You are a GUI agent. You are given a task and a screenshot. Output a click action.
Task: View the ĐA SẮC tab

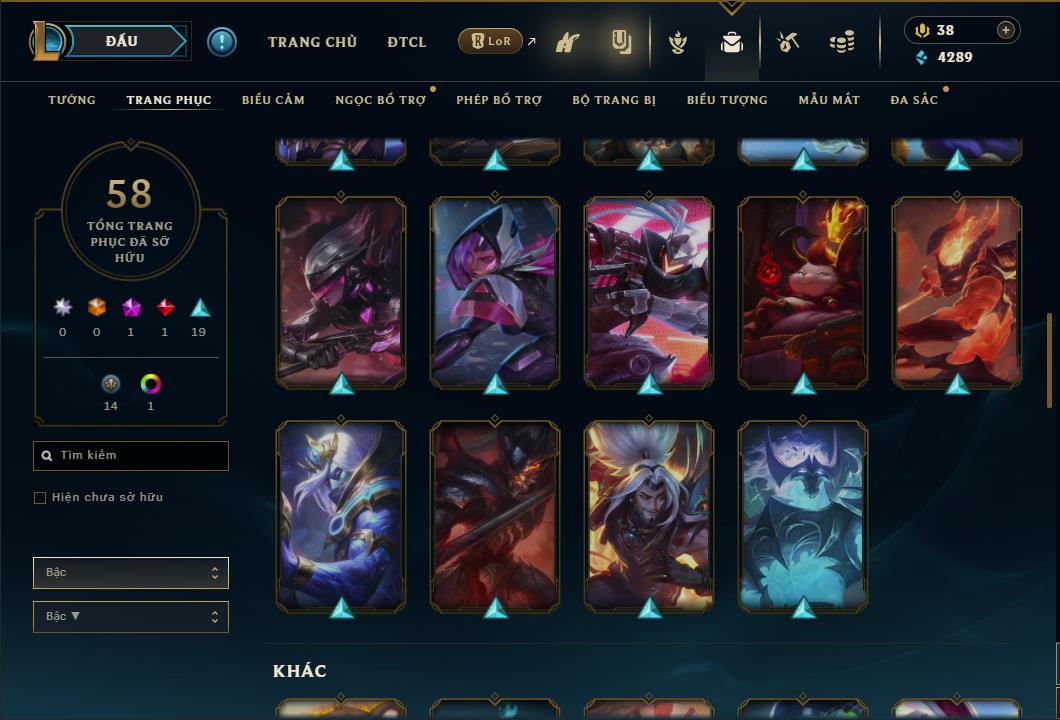914,100
